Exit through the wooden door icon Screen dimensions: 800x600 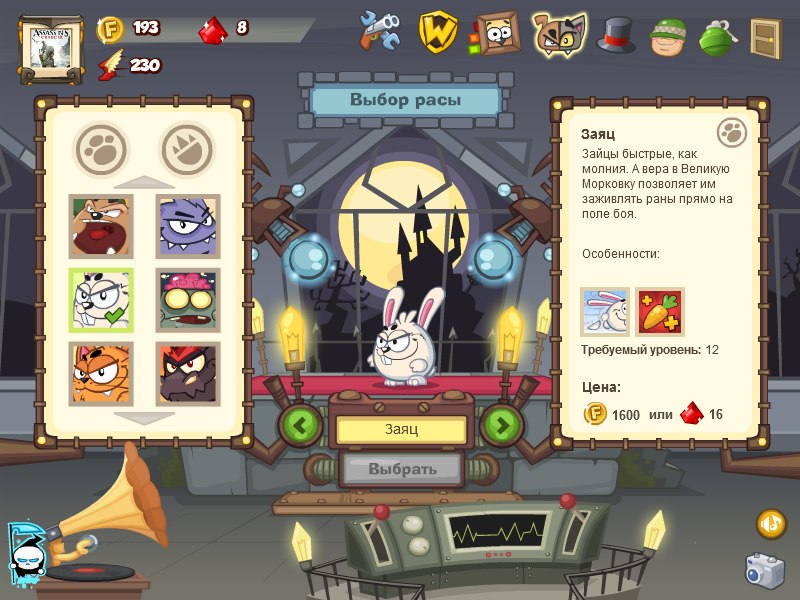coord(766,37)
